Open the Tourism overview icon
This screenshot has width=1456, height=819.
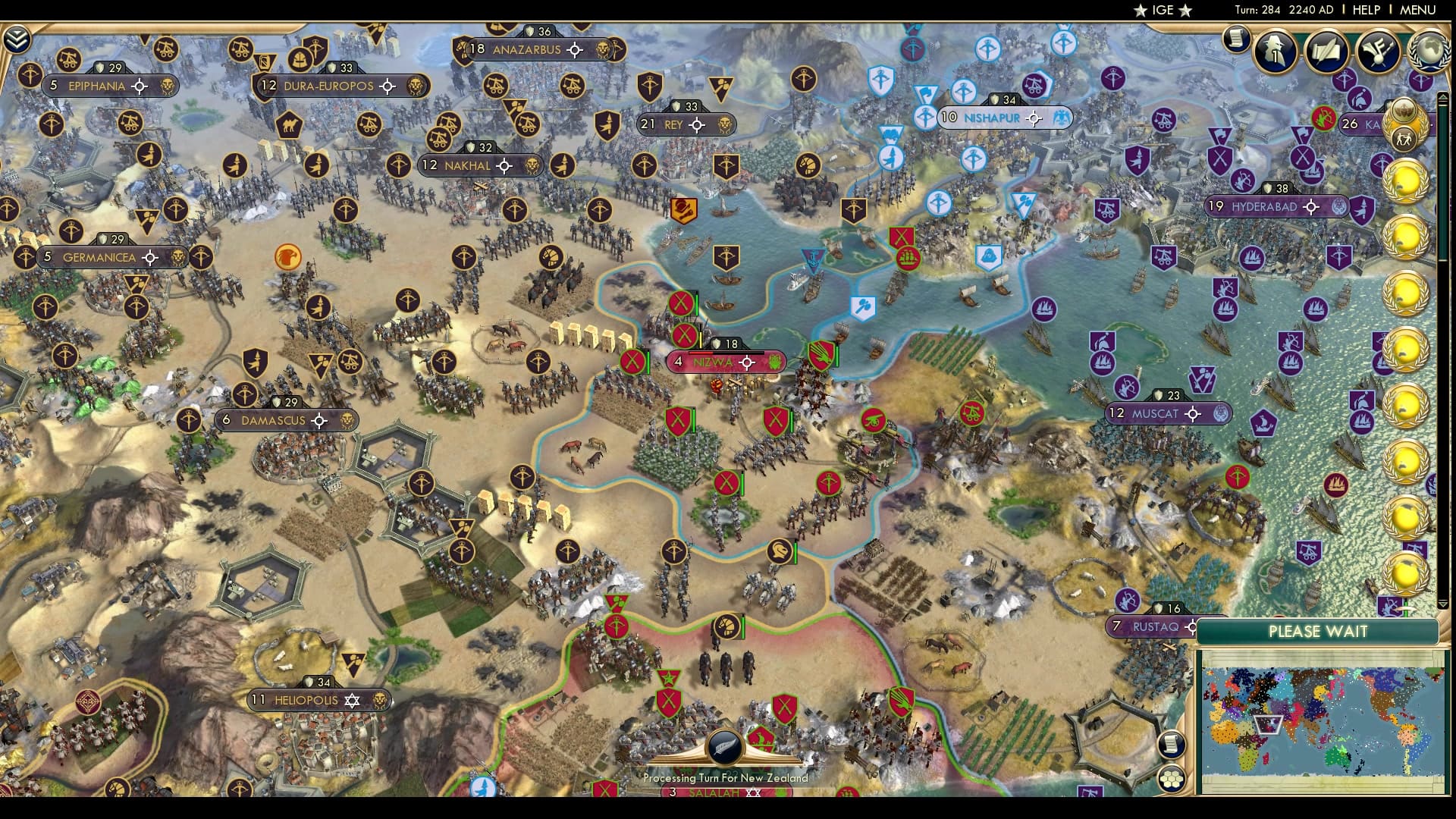[x=1379, y=52]
